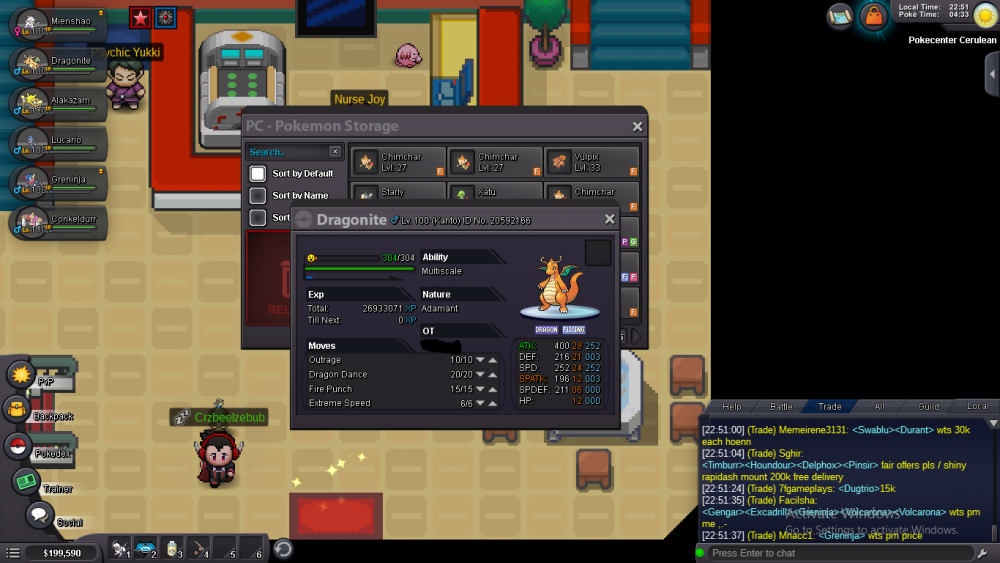Screen dimensions: 1000x563
Task: Select the Starly storage entry
Action: point(398,193)
